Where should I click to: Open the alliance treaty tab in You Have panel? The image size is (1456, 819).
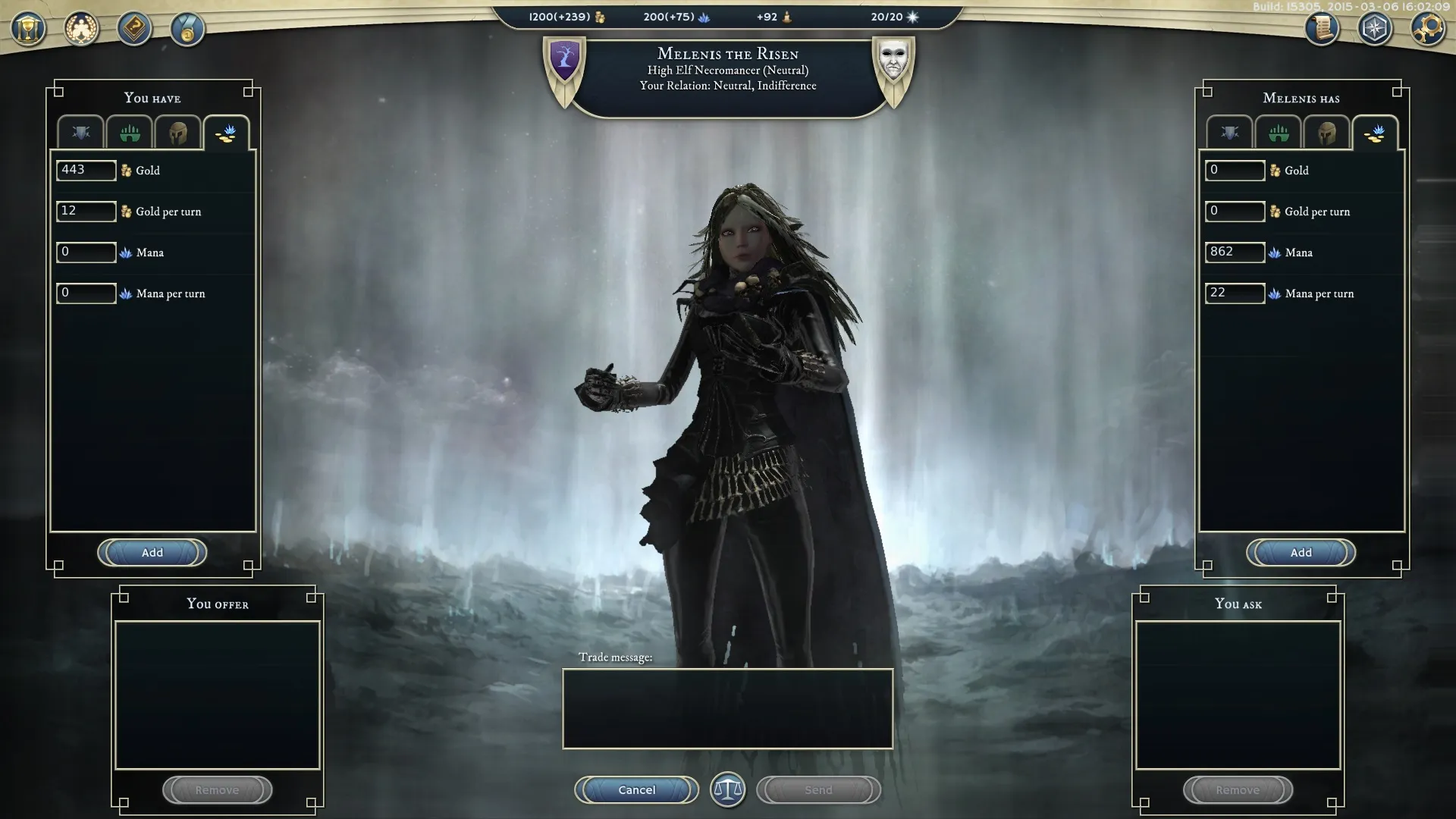pos(80,133)
